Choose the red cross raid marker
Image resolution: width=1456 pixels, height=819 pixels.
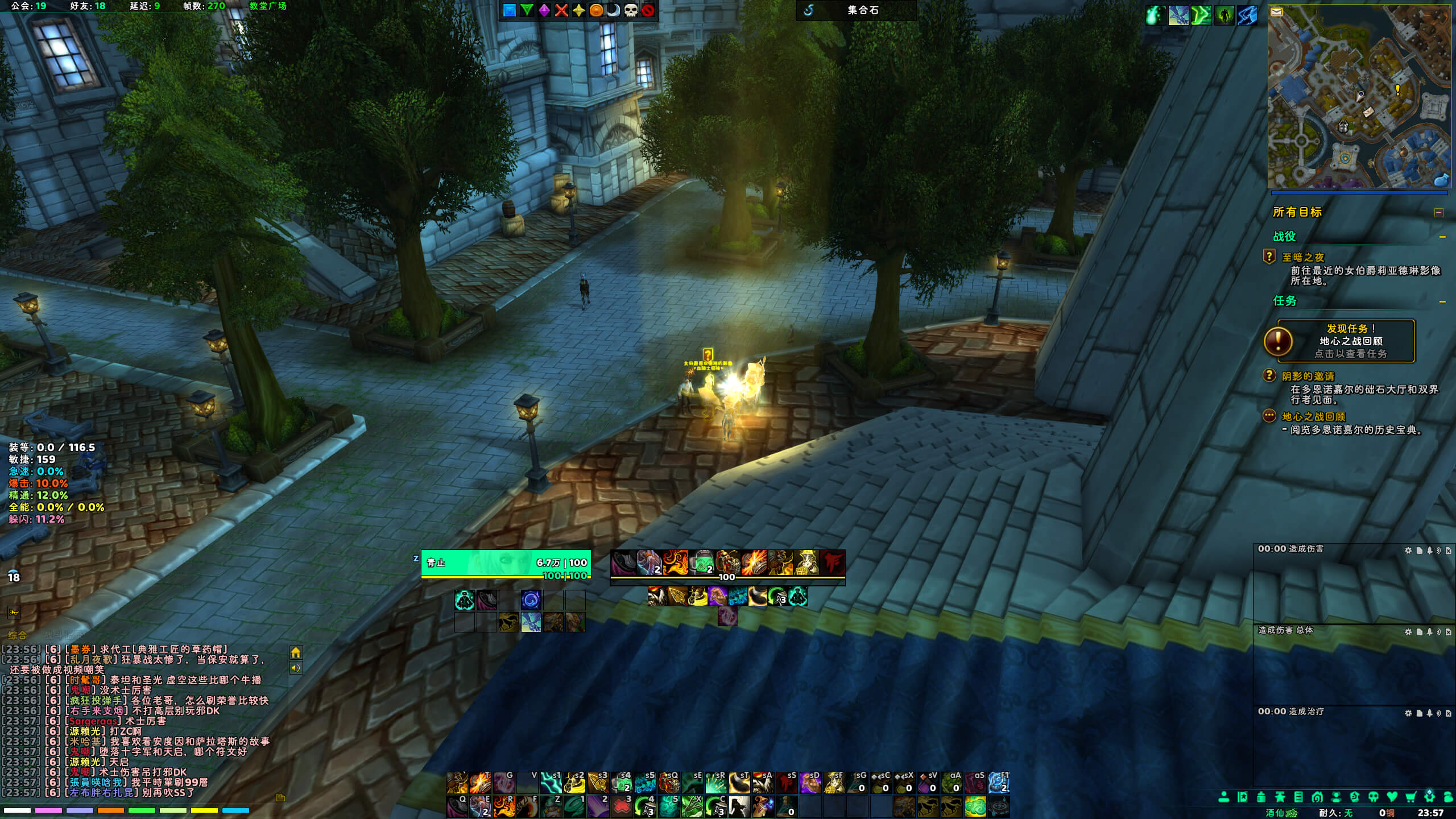coord(561,10)
